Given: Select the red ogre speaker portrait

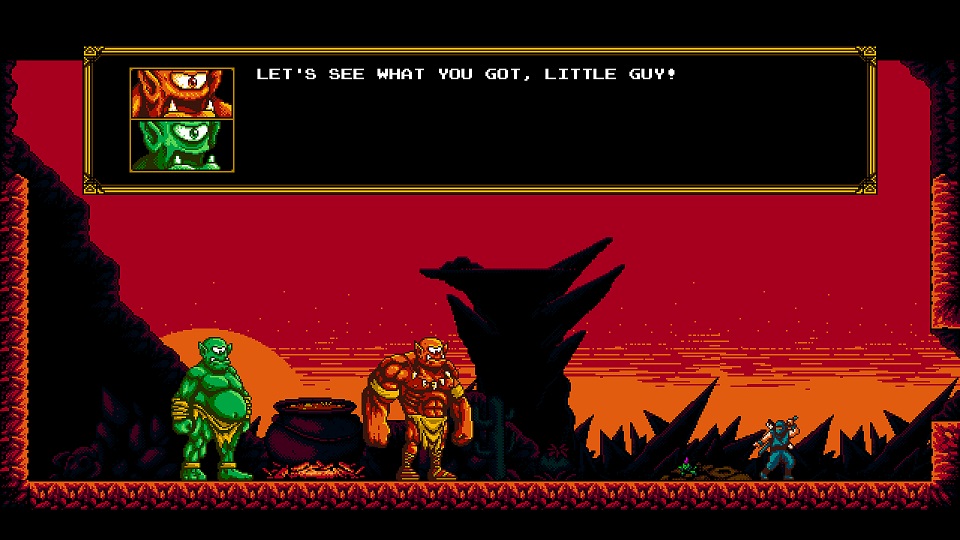Looking at the screenshot, I should pos(181,93).
